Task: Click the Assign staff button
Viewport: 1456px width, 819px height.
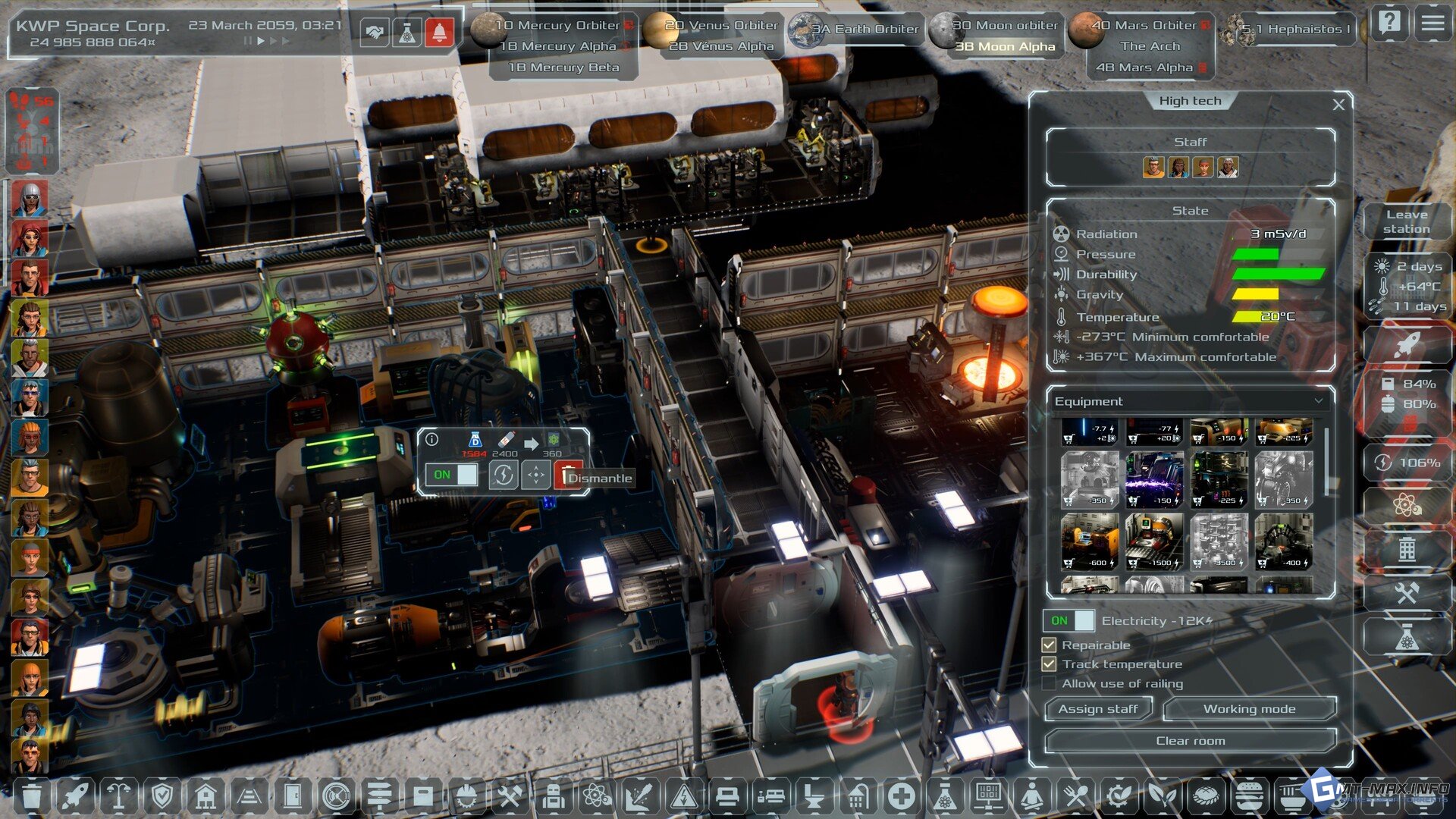Action: tap(1097, 709)
